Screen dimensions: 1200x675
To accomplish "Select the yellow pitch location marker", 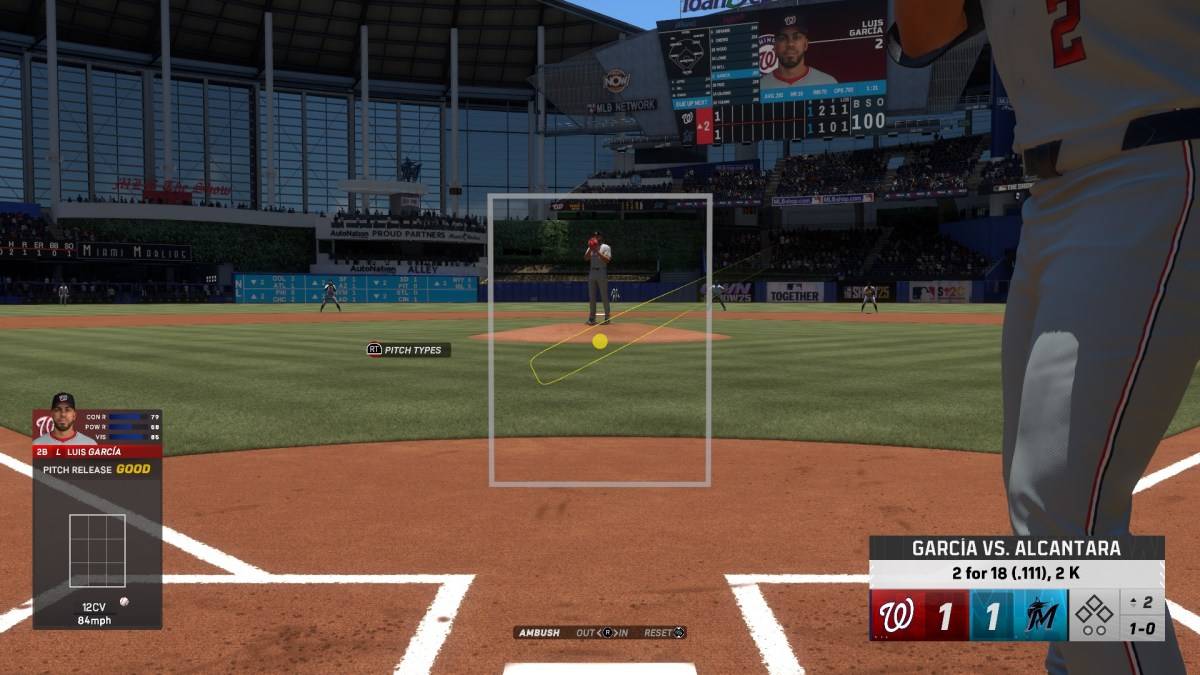I will 600,341.
